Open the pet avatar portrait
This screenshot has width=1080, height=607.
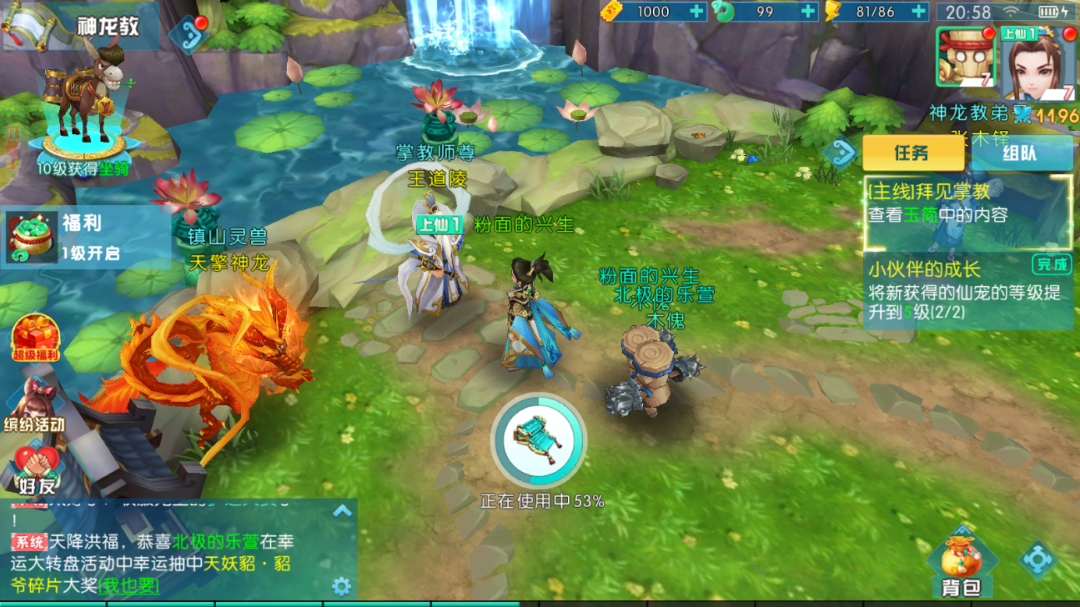click(963, 57)
